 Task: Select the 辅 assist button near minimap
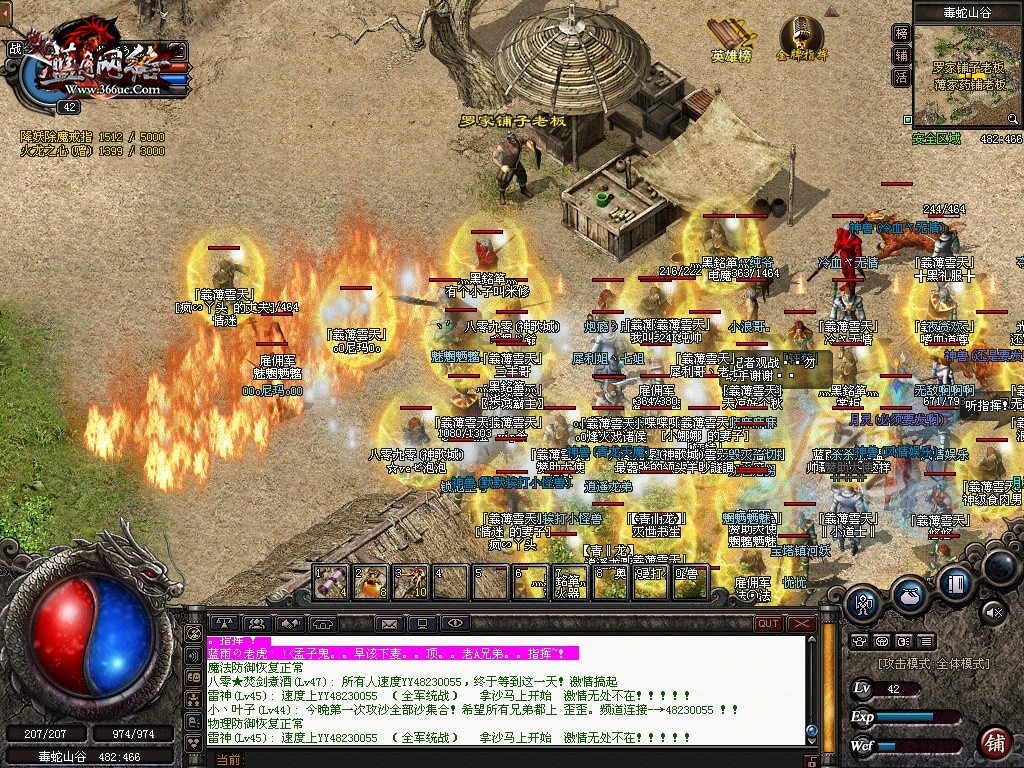click(x=901, y=55)
